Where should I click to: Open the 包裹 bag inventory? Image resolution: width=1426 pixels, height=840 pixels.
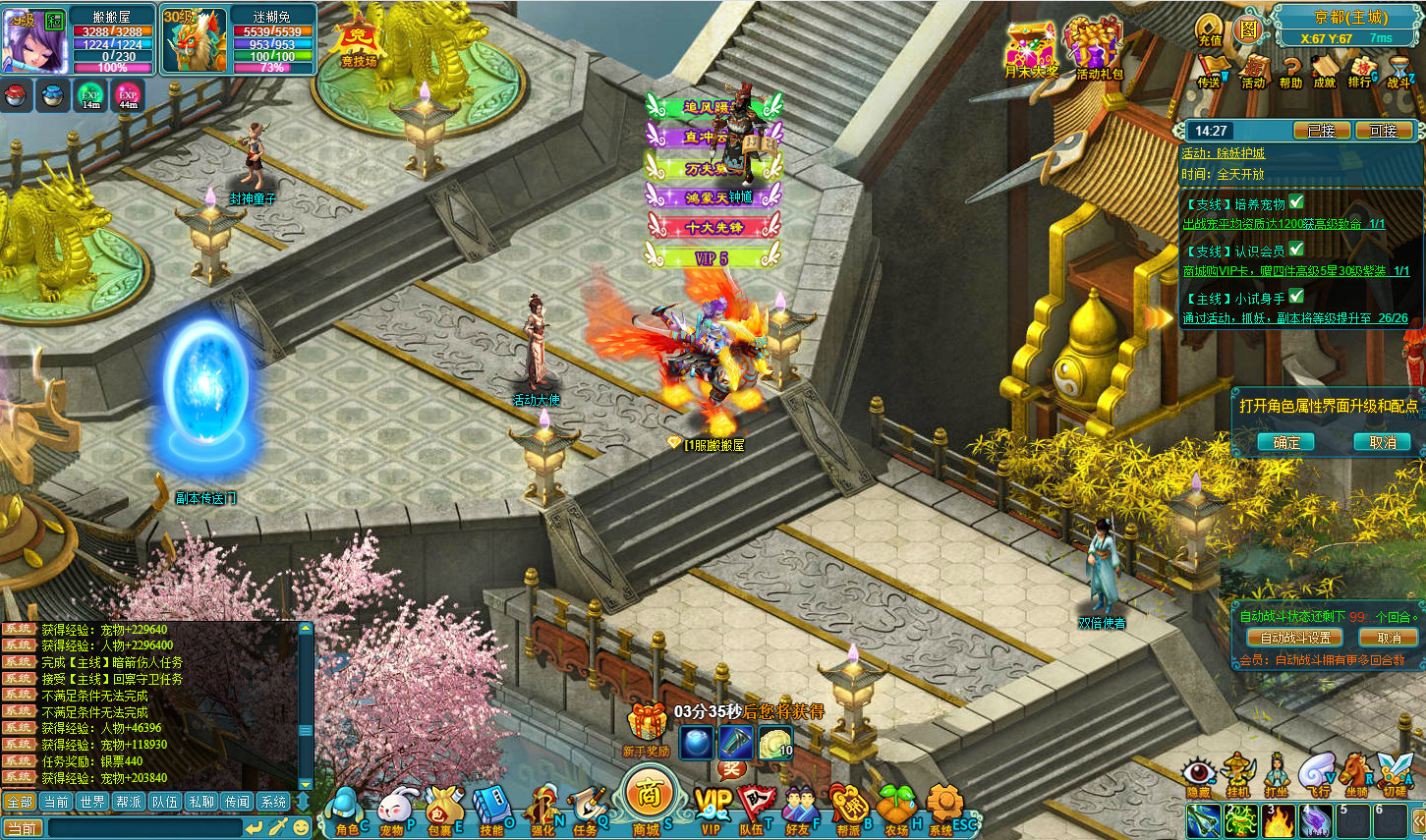[442, 811]
